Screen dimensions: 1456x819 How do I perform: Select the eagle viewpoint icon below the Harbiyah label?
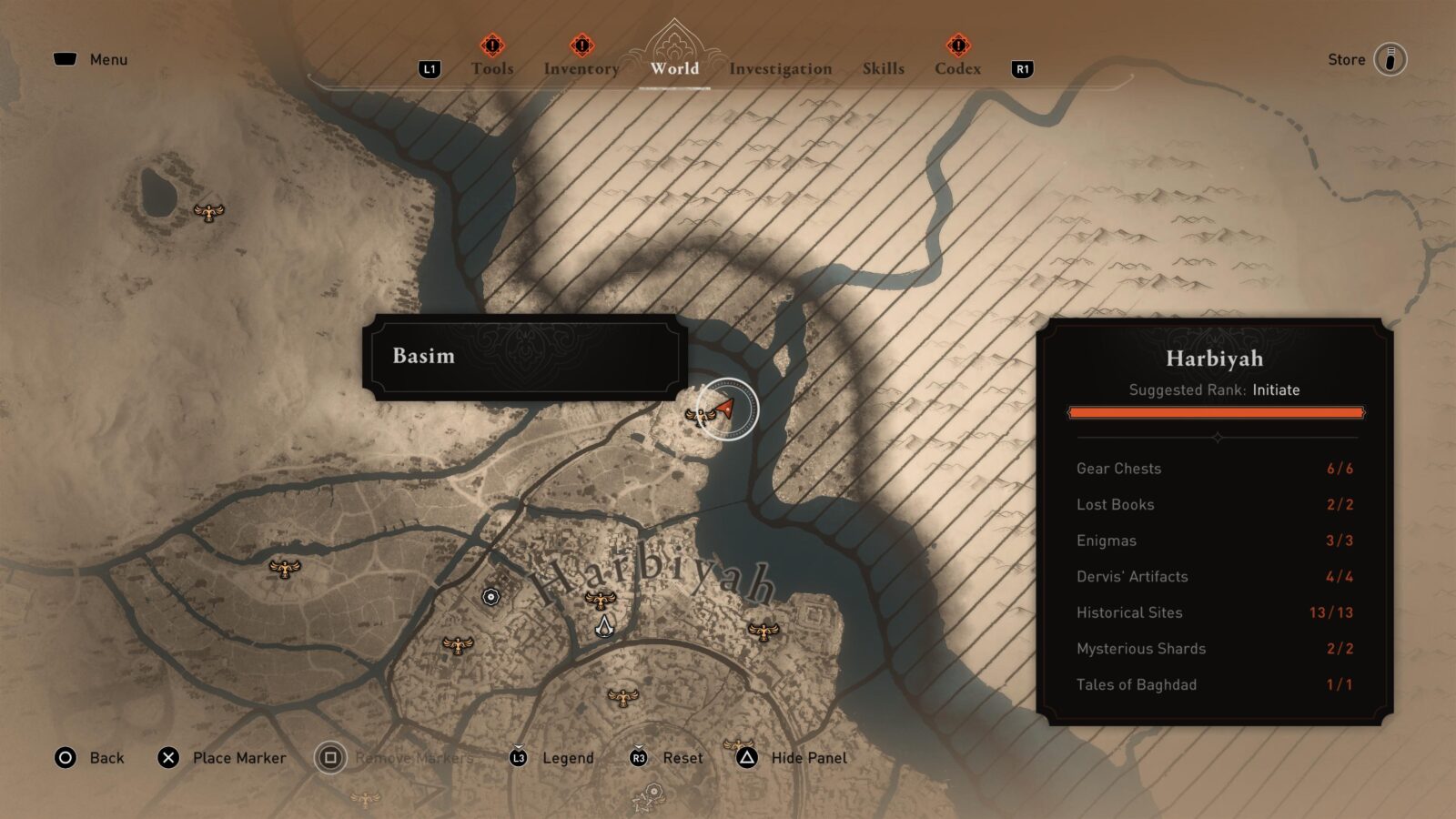pyautogui.click(x=600, y=600)
